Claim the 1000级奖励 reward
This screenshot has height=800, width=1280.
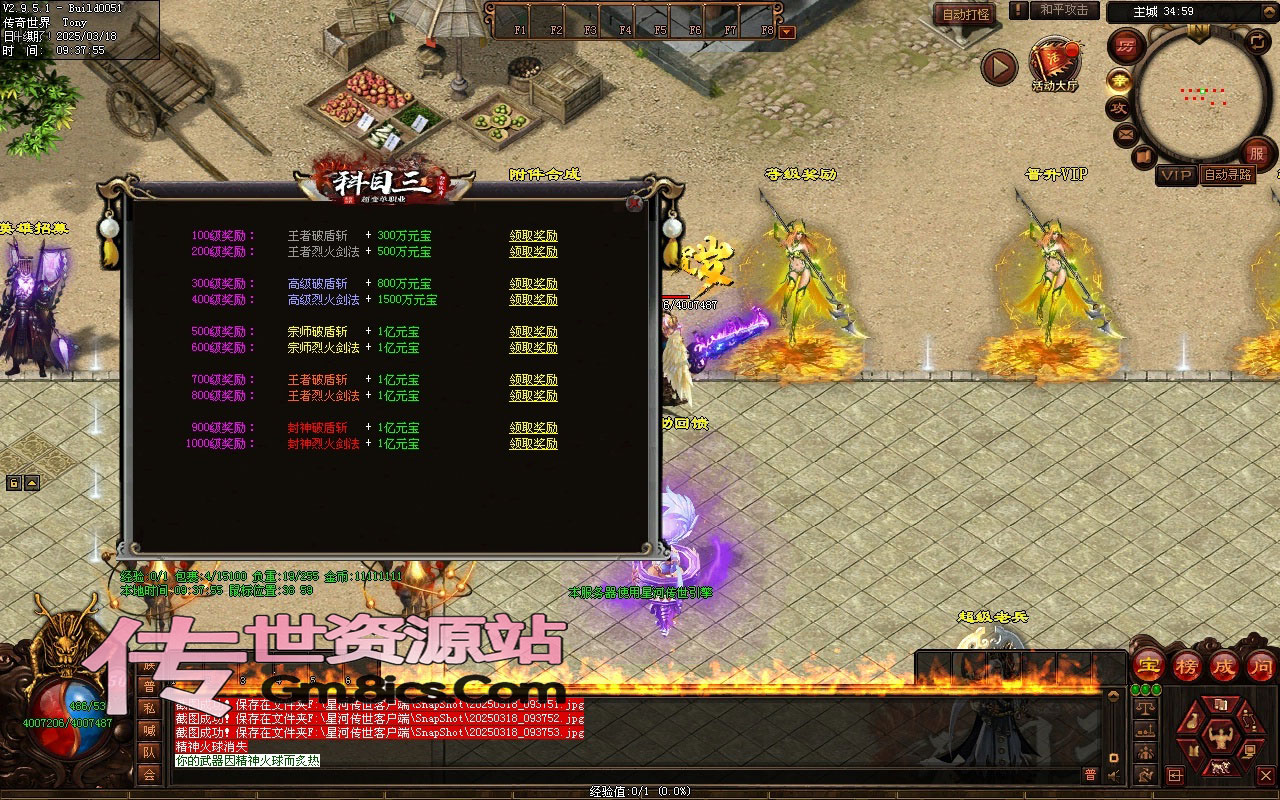pyautogui.click(x=533, y=444)
